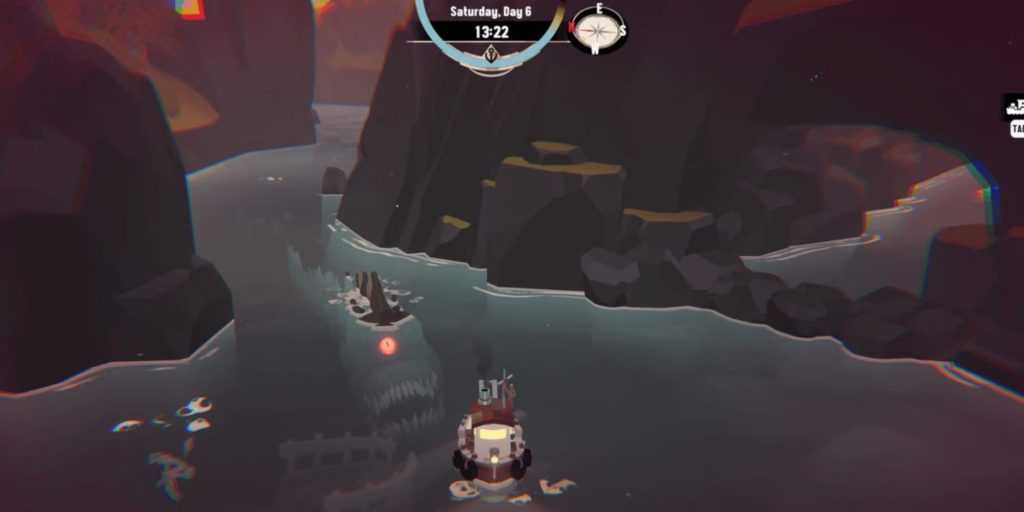Open the cargo via the boat icon
The width and height of the screenshot is (1024, 512).
click(1014, 108)
